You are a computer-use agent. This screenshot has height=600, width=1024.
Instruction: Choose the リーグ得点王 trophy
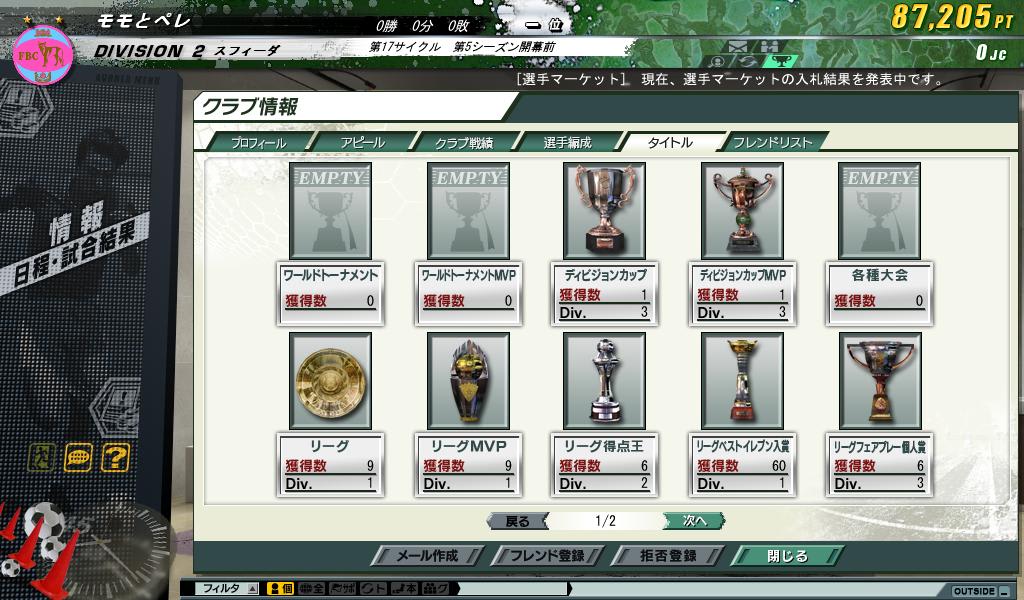[x=606, y=381]
